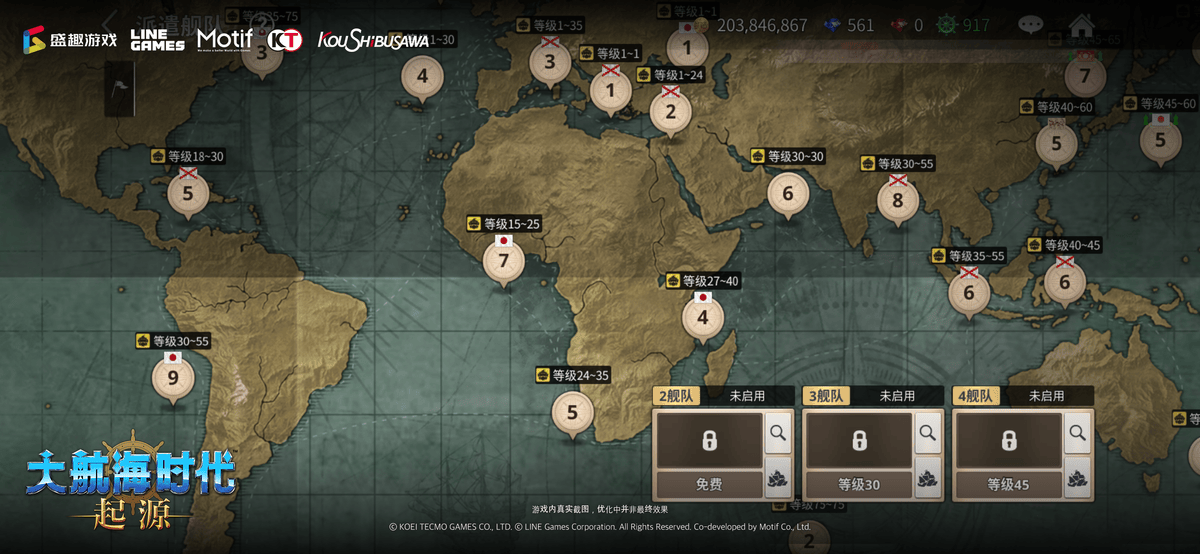Select the level 1~24 map marker

(671, 112)
